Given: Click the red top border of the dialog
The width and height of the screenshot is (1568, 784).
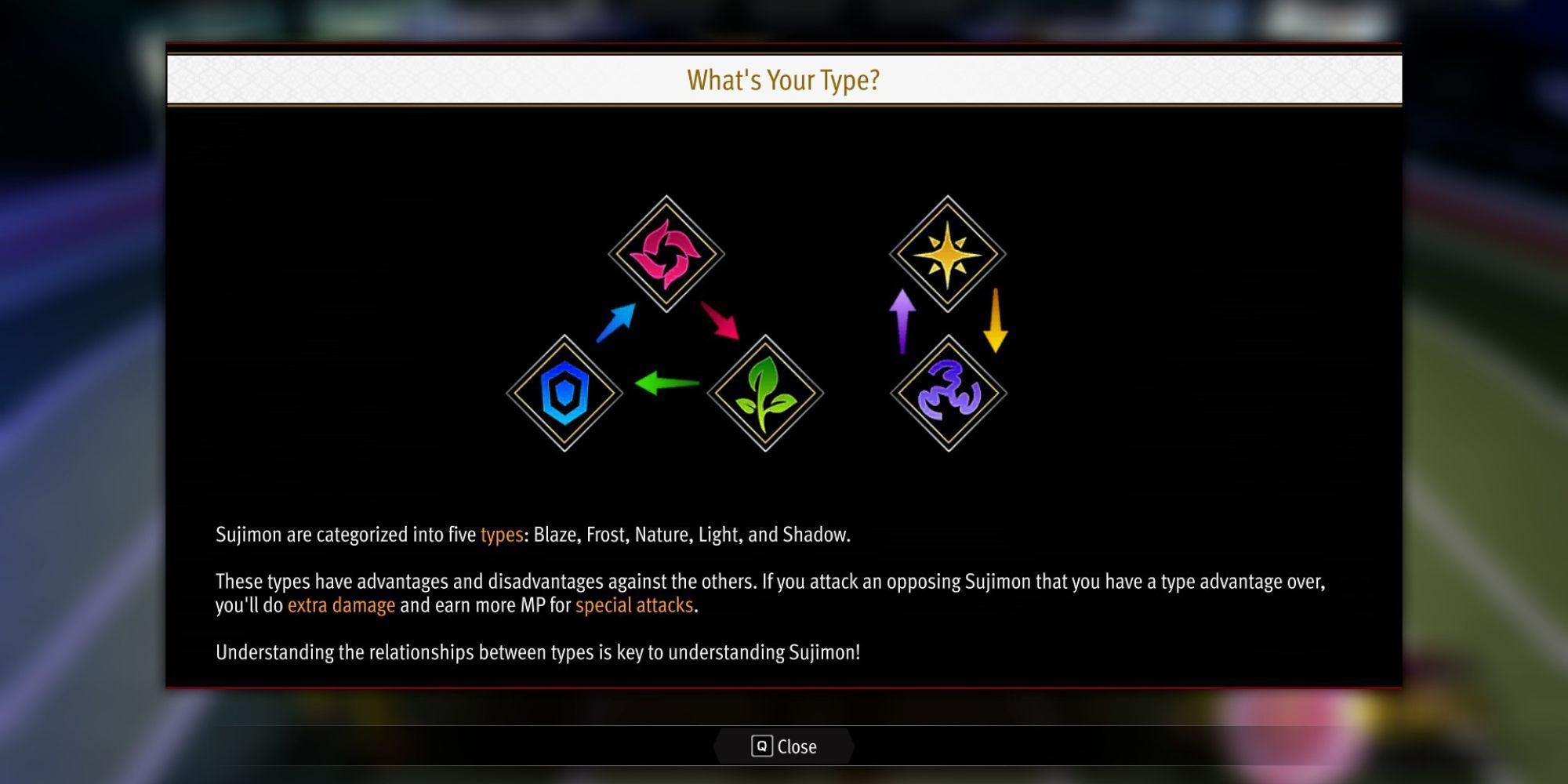Looking at the screenshot, I should 784,45.
